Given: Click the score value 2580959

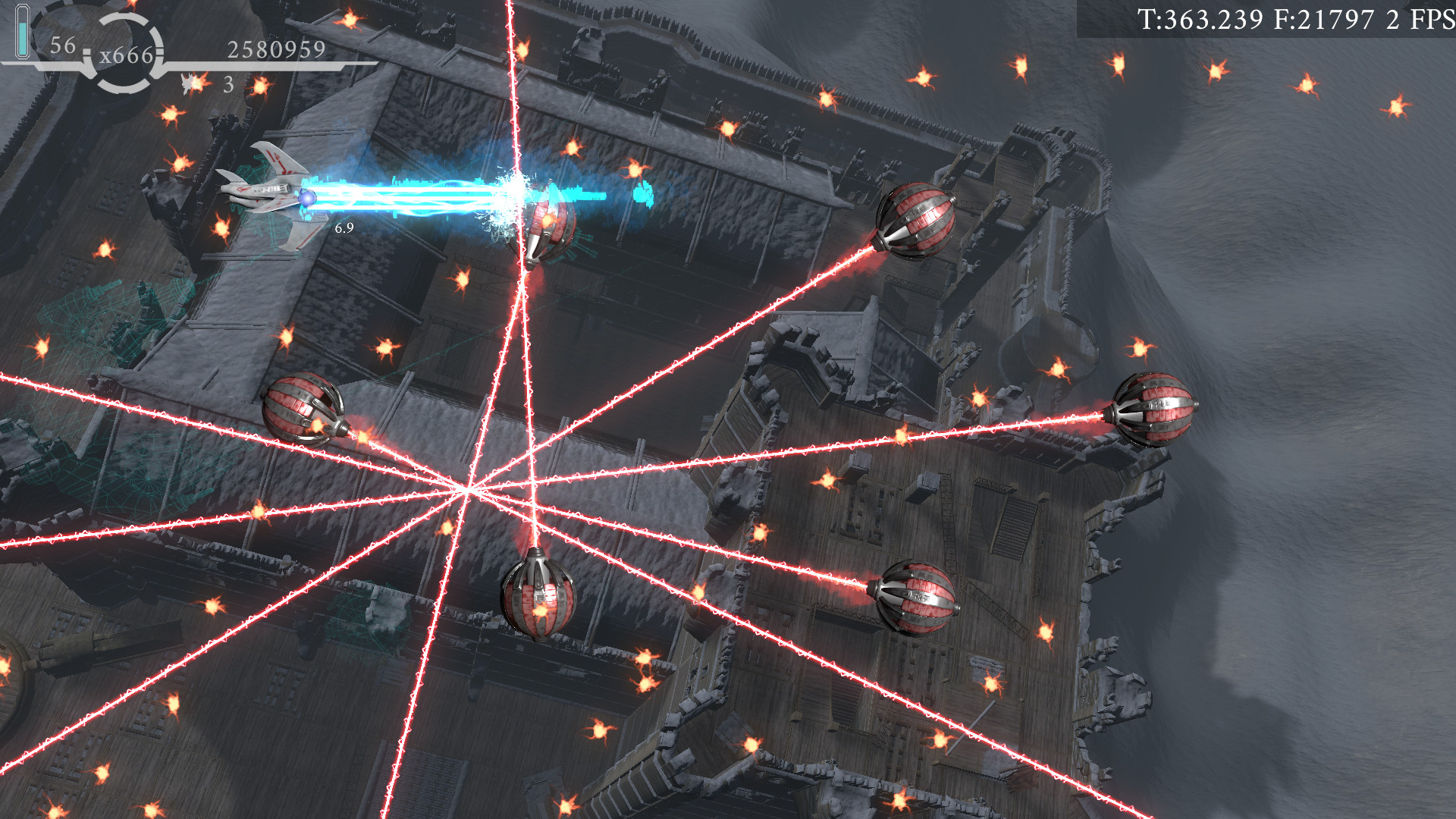Looking at the screenshot, I should [x=277, y=50].
